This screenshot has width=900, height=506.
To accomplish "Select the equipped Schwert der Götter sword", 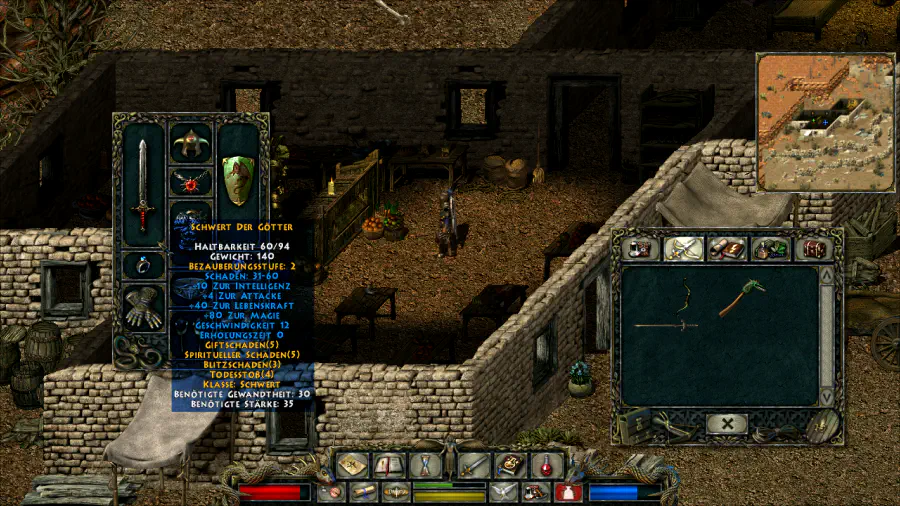I will tap(142, 185).
